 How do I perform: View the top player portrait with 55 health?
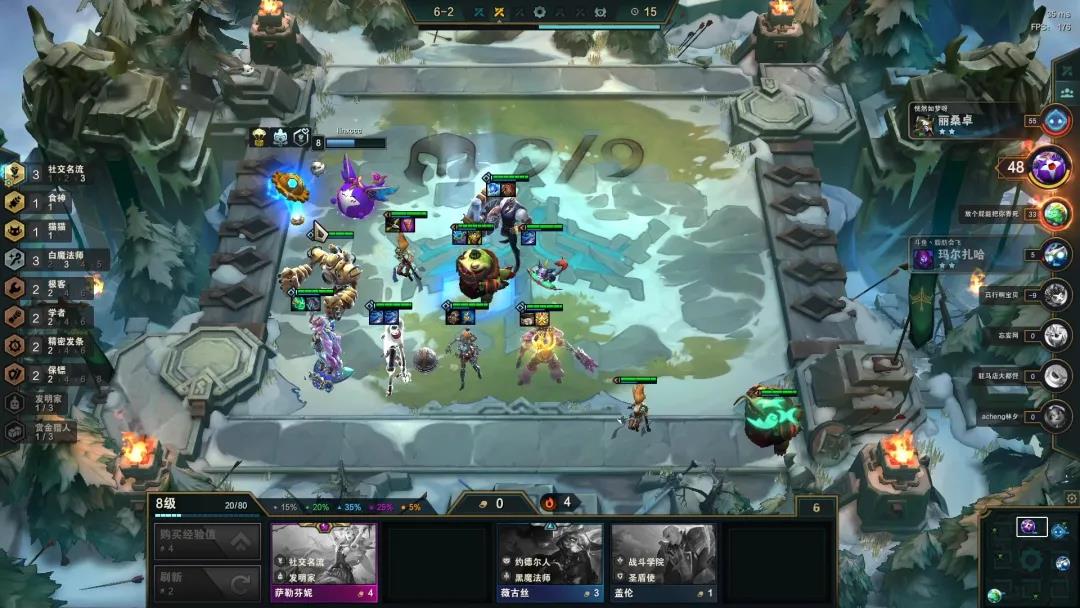1056,121
